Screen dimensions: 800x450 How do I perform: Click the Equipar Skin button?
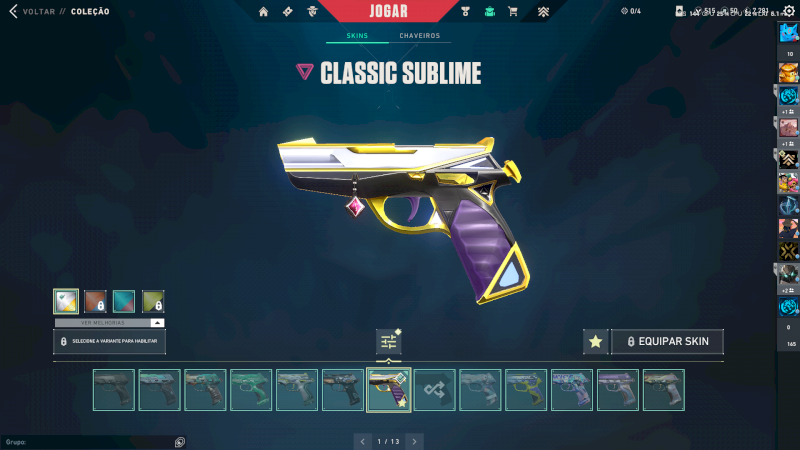coord(666,342)
